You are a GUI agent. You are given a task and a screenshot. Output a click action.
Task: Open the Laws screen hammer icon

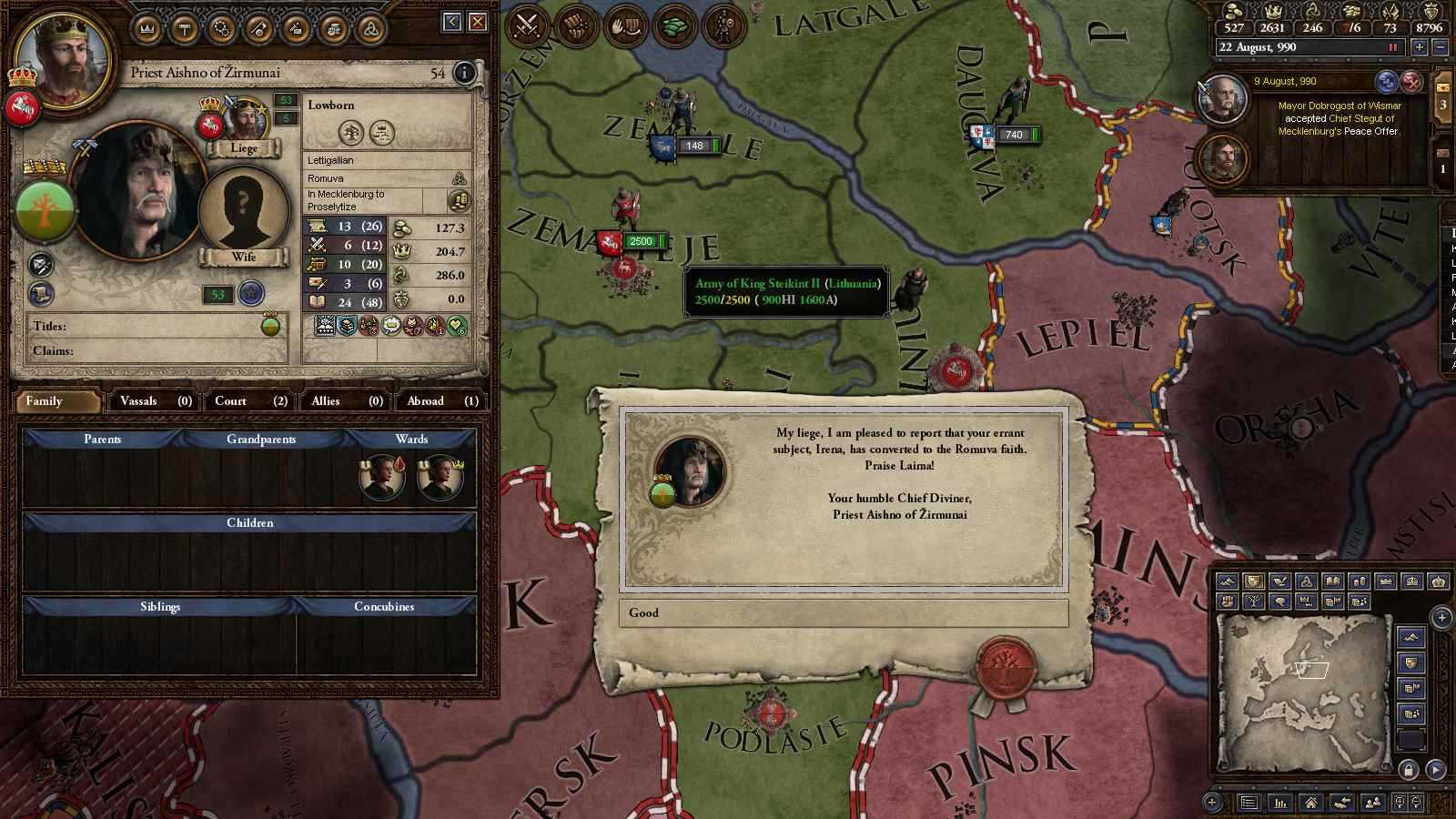pos(185,28)
